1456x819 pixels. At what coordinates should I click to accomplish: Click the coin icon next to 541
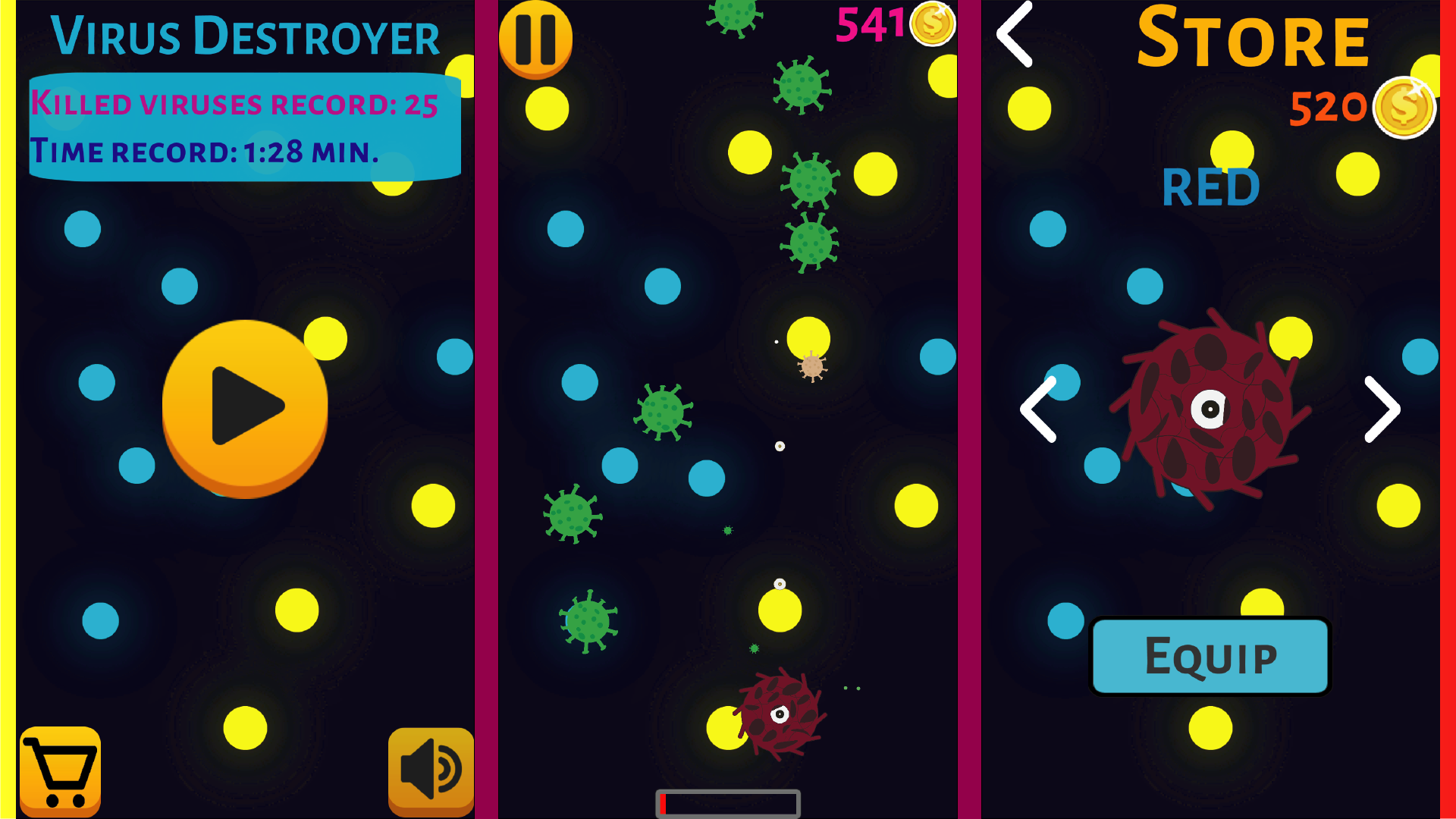click(x=931, y=23)
